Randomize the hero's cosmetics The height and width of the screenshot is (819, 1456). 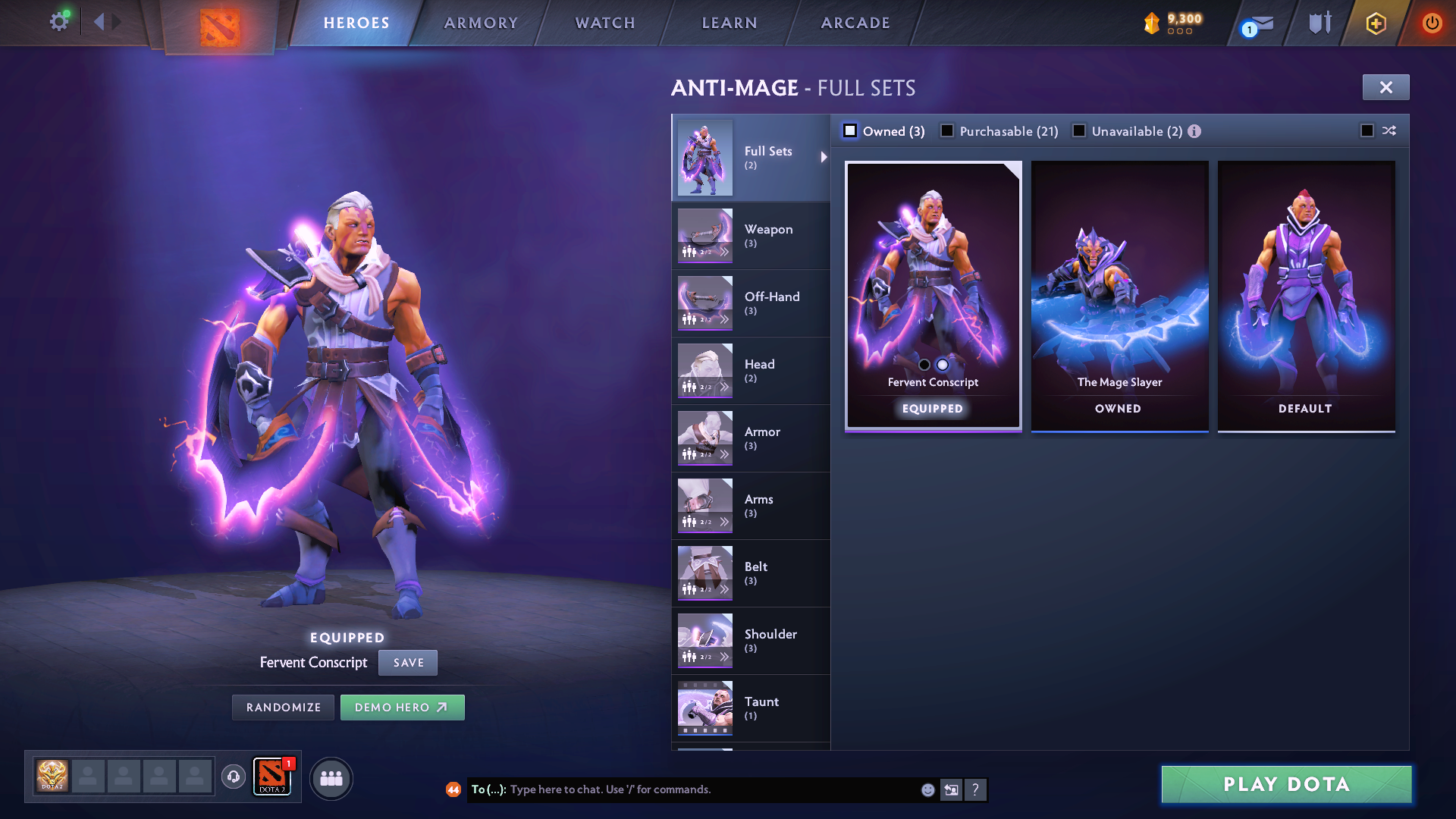point(284,708)
